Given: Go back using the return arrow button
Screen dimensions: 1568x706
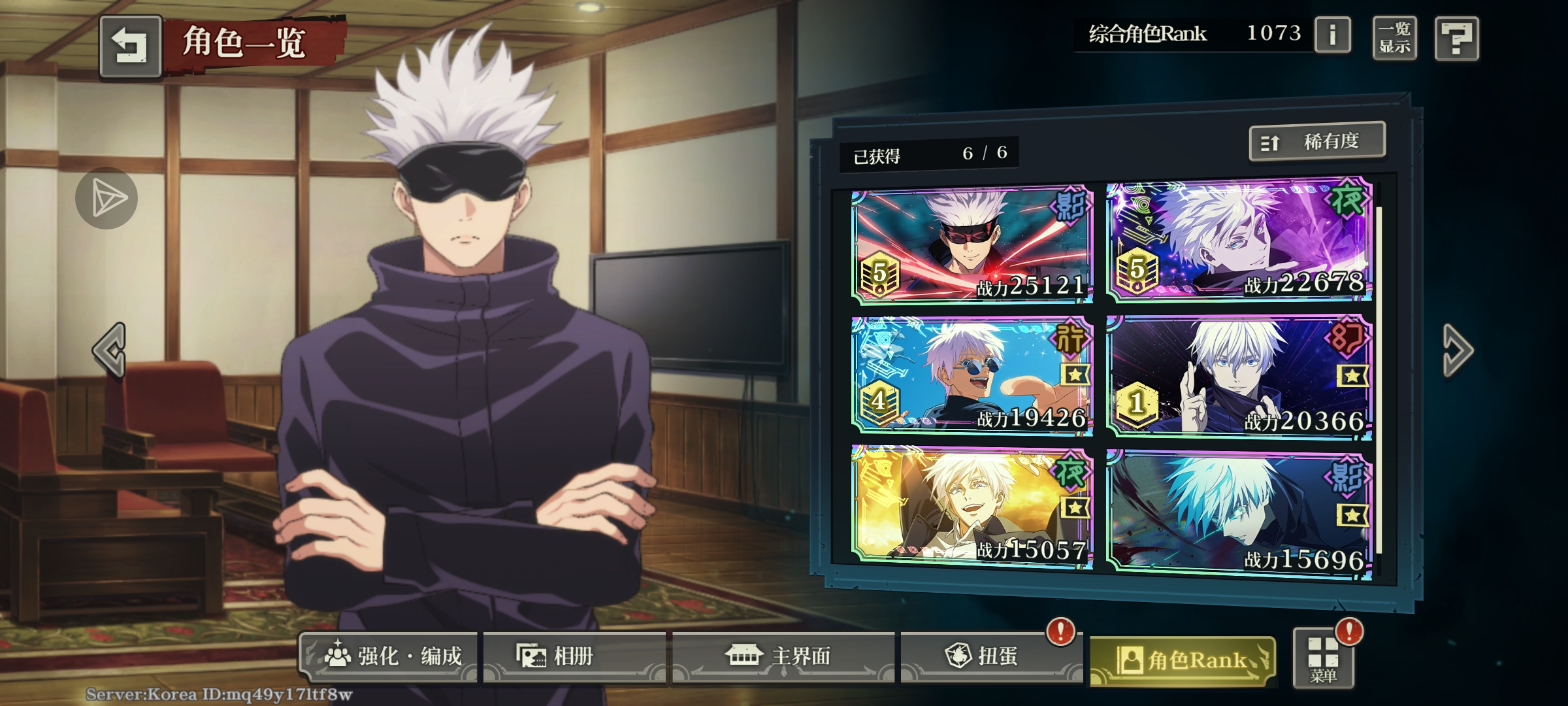Looking at the screenshot, I should click(131, 46).
